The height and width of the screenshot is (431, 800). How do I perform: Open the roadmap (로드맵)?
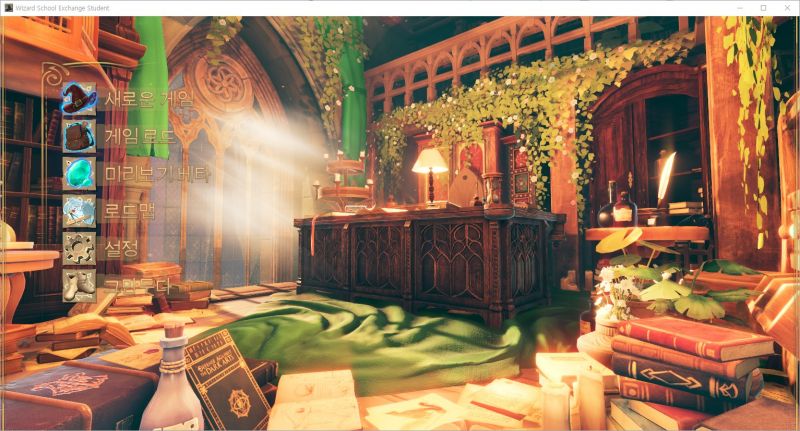pos(132,210)
